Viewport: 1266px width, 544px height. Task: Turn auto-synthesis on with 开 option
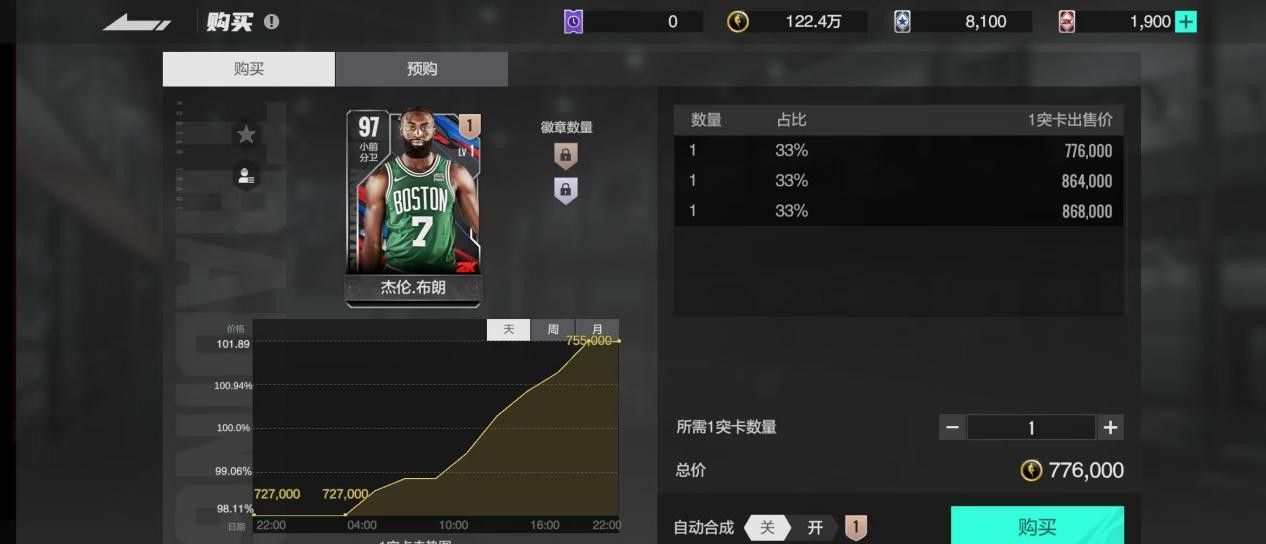click(x=815, y=527)
